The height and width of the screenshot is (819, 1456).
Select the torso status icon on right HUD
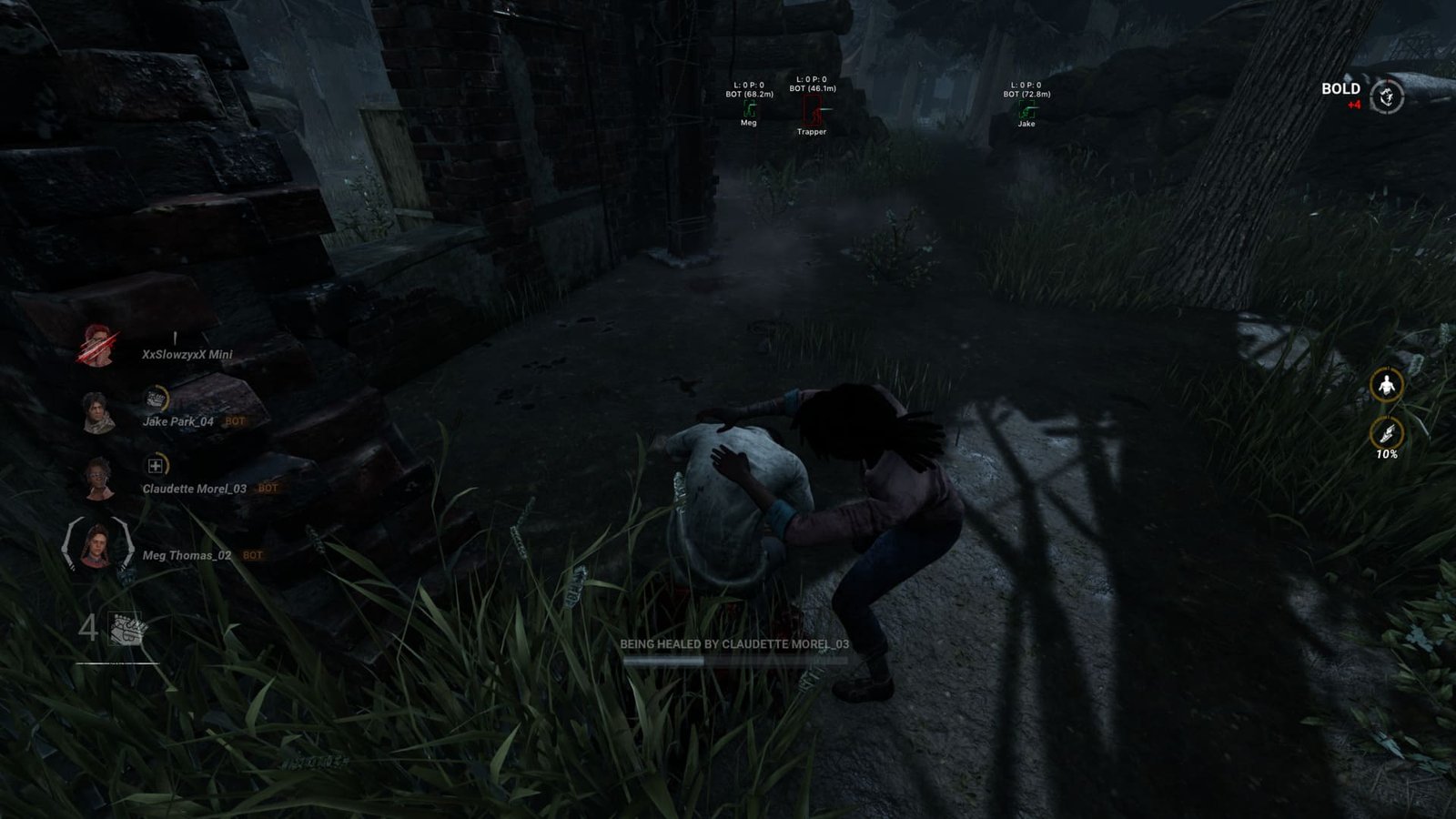(x=1385, y=383)
